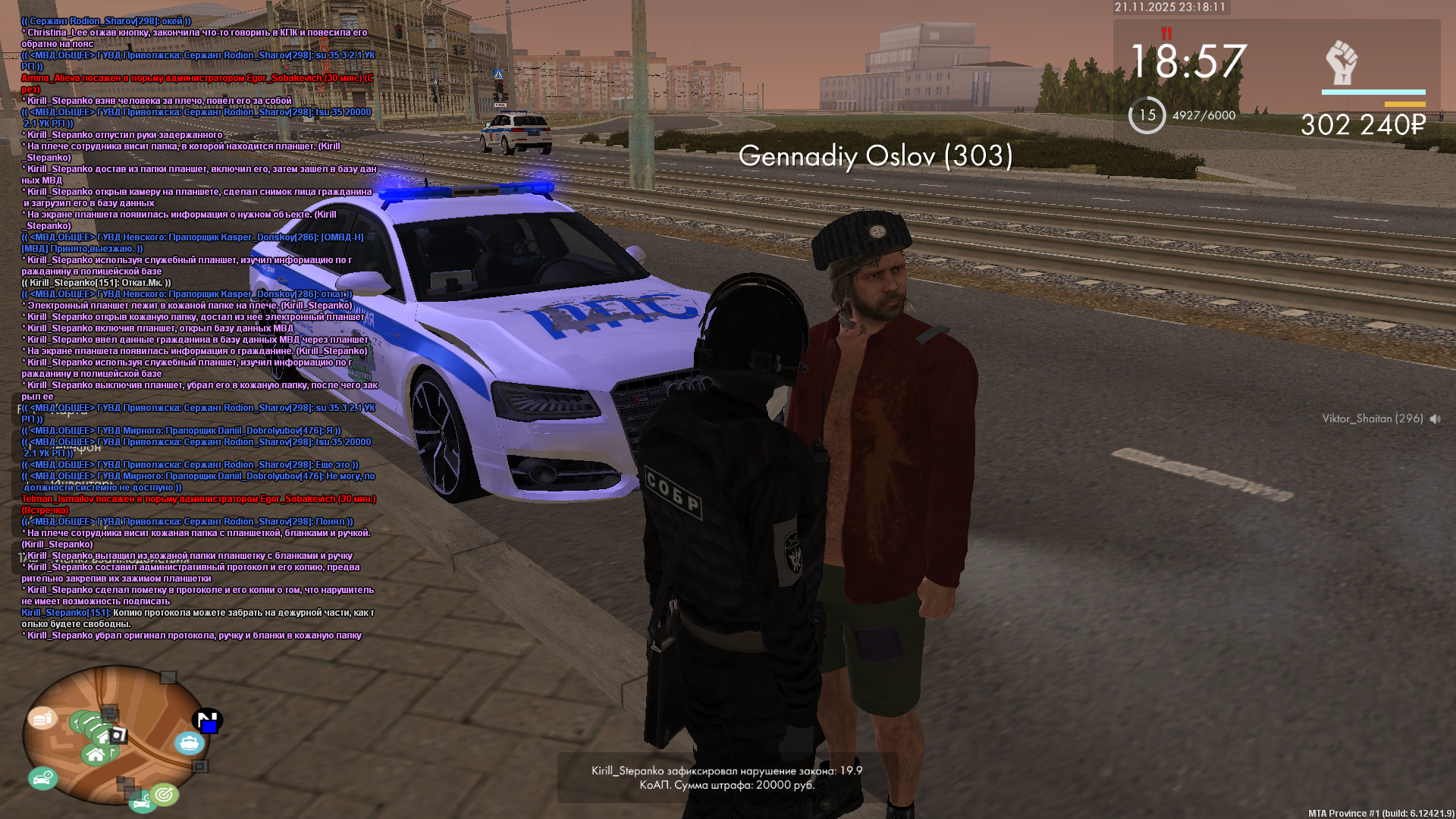Select the north compass marker on minimap

tap(206, 720)
